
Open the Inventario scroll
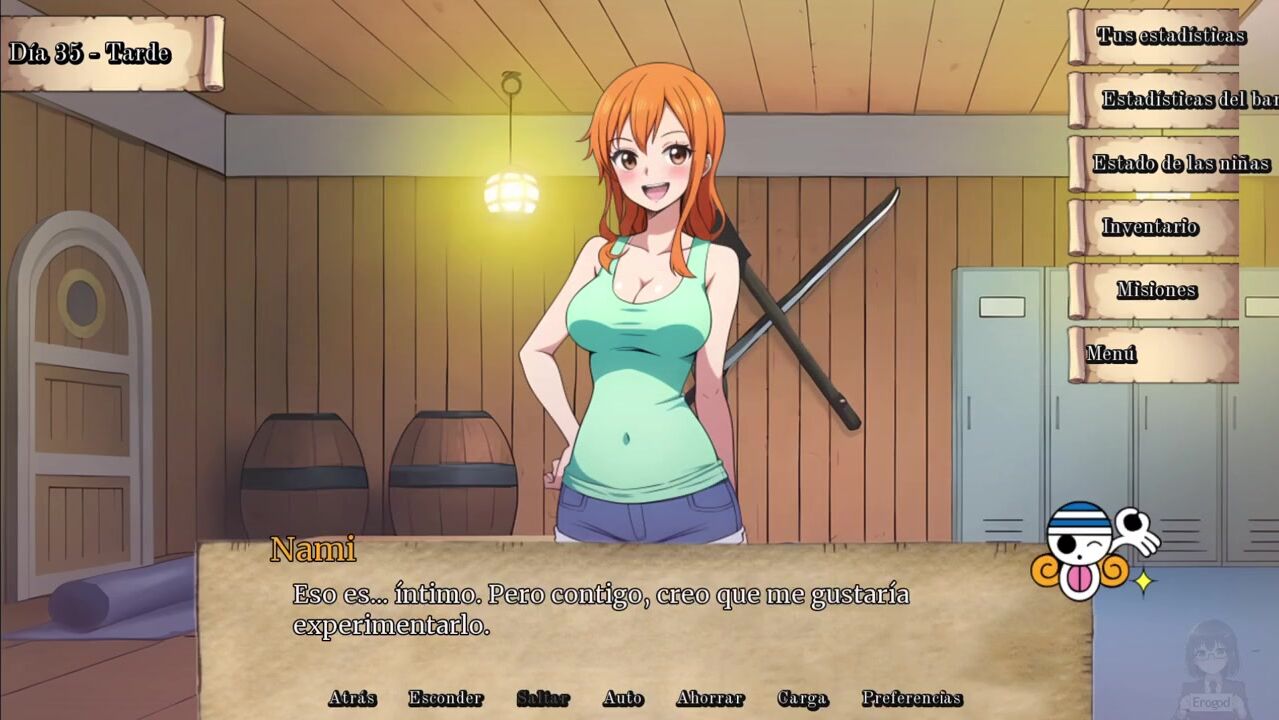(1150, 227)
